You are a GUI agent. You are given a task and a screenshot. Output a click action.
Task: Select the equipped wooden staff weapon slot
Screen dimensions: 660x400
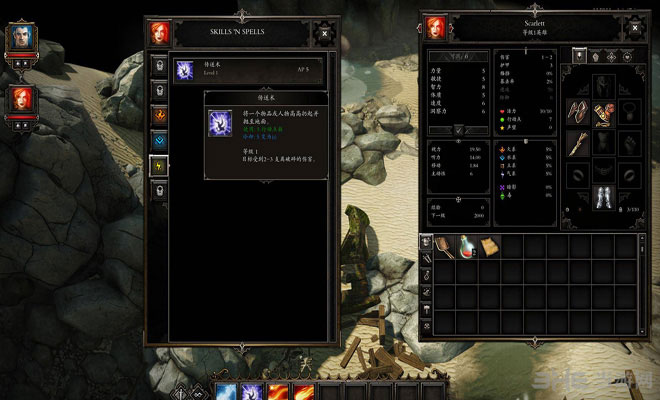pyautogui.click(x=578, y=142)
